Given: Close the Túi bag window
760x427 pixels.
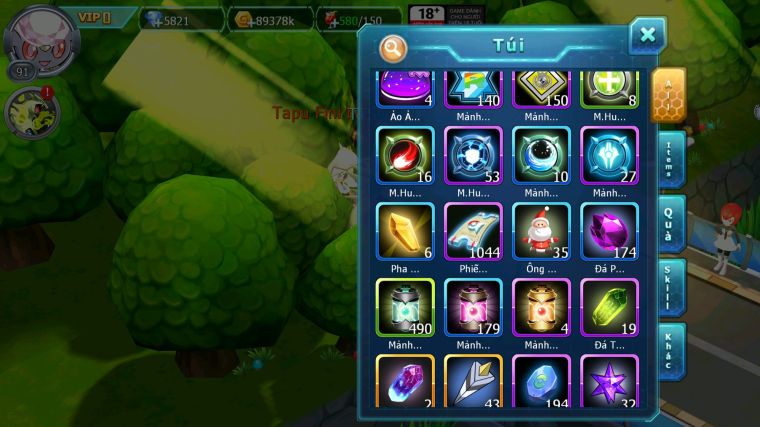Looking at the screenshot, I should (x=647, y=37).
